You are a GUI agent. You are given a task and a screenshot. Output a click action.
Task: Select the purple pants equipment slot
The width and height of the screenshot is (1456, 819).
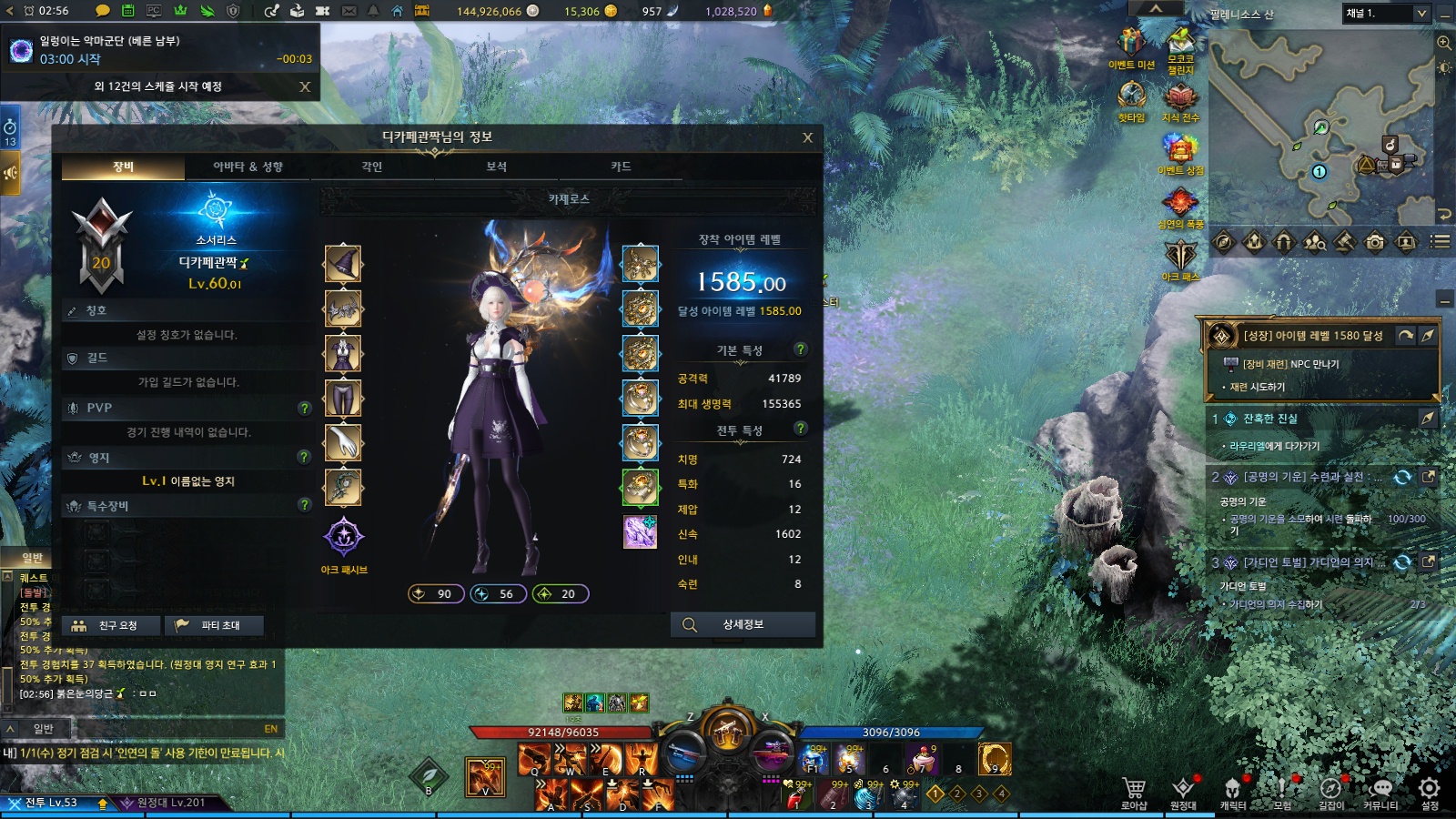click(x=343, y=399)
